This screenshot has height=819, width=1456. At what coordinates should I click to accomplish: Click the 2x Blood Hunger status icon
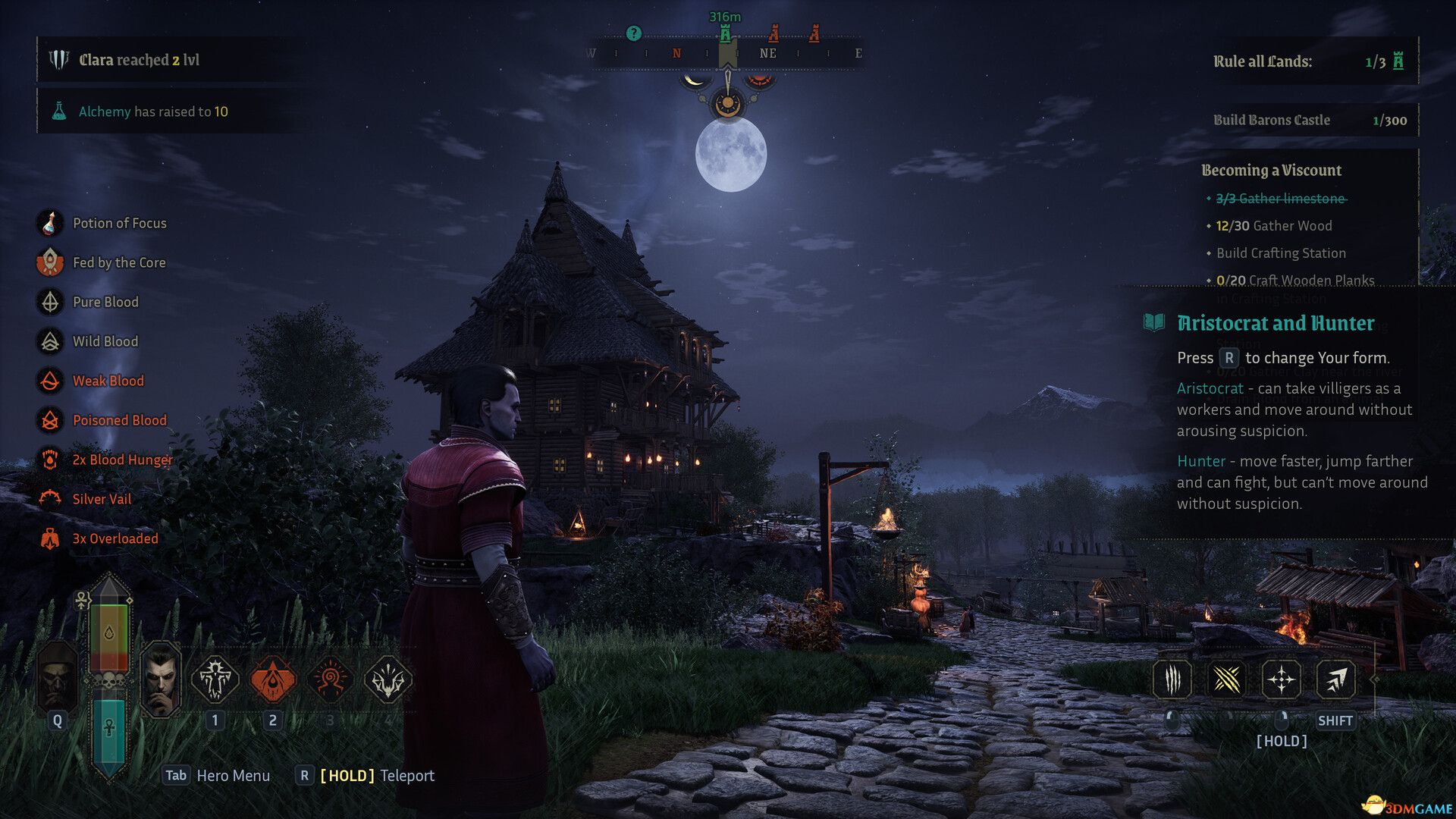pyautogui.click(x=49, y=459)
